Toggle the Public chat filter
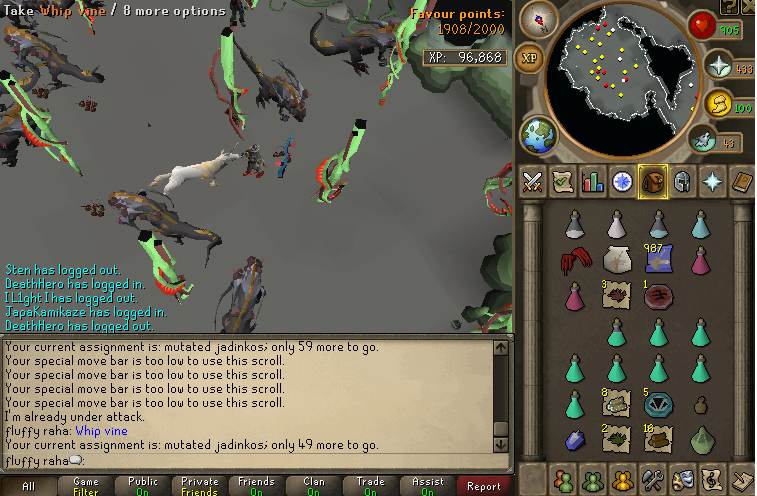Image resolution: width=757 pixels, height=496 pixels. click(x=143, y=486)
